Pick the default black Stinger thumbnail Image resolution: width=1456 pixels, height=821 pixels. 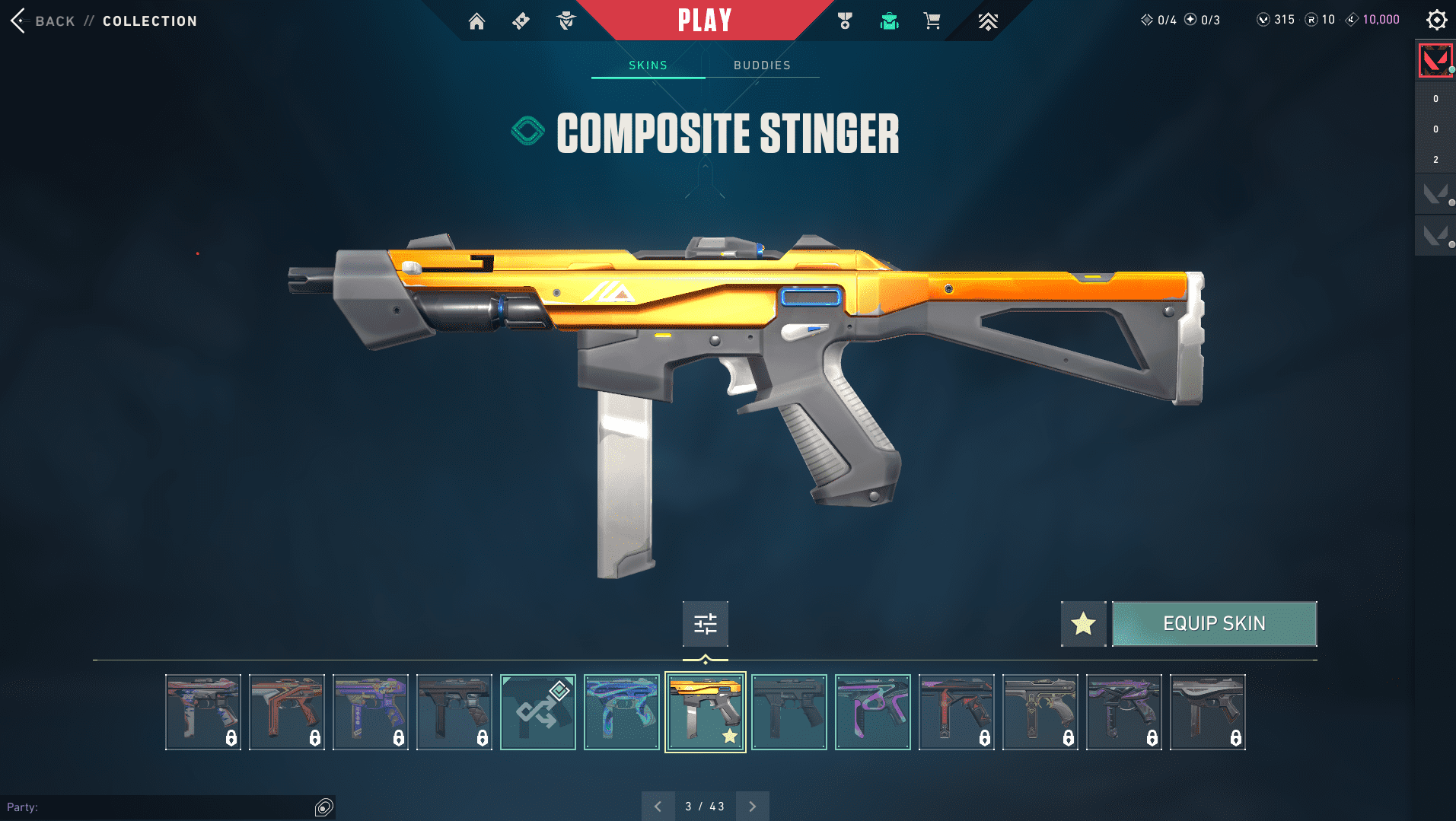coord(789,712)
